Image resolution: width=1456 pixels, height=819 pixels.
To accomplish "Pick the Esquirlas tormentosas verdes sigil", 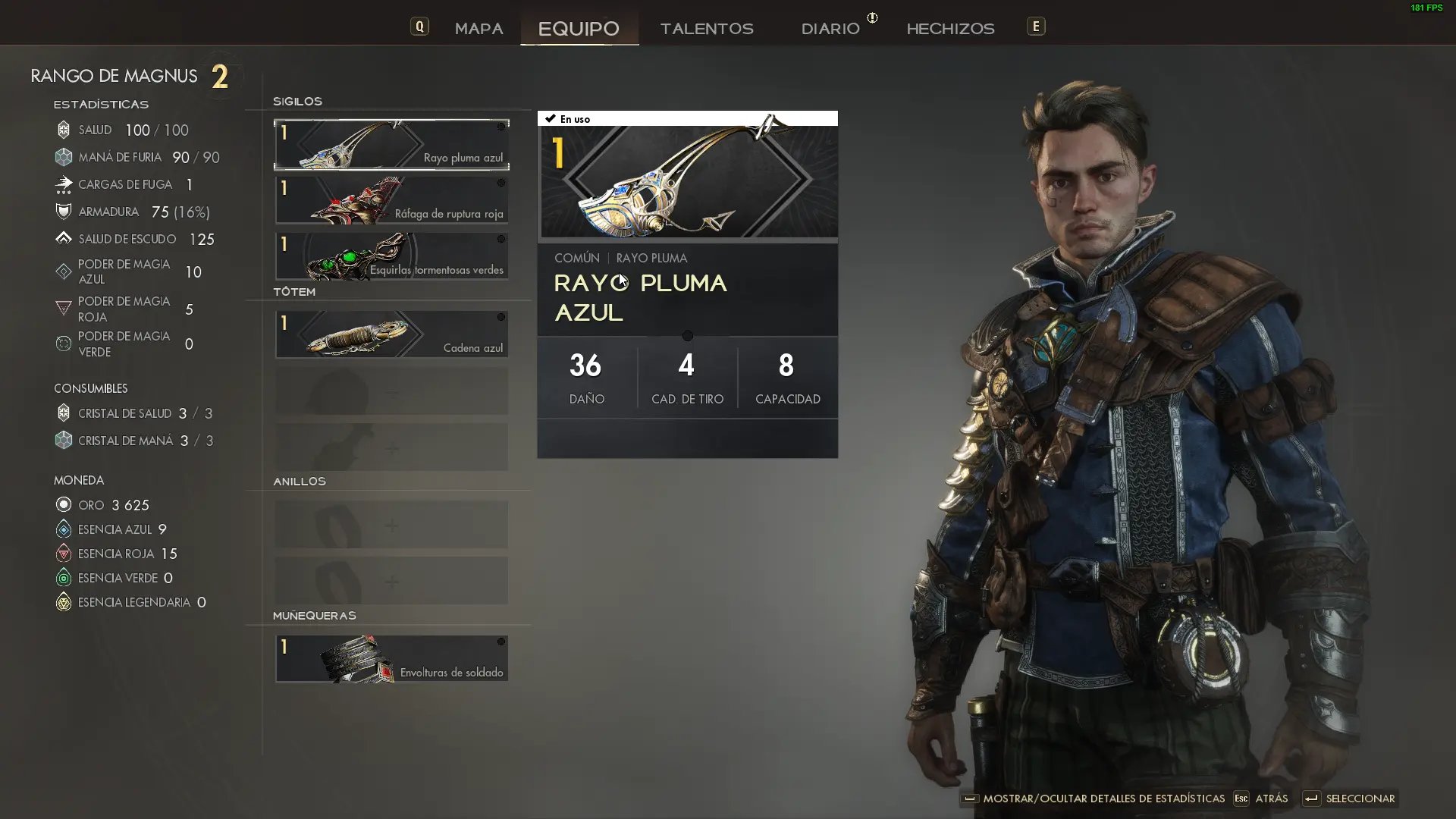I will click(391, 256).
